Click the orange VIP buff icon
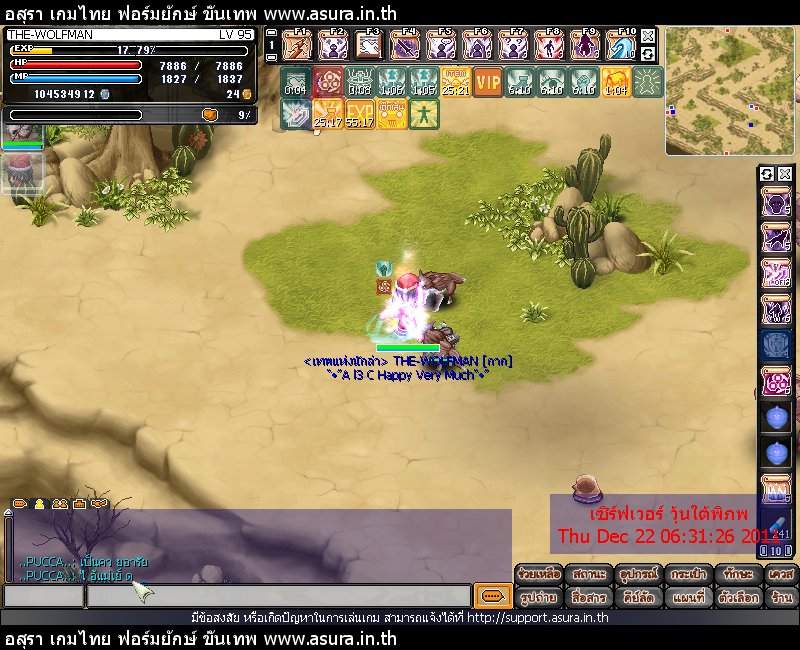Viewport: 800px width, 650px height. (488, 82)
